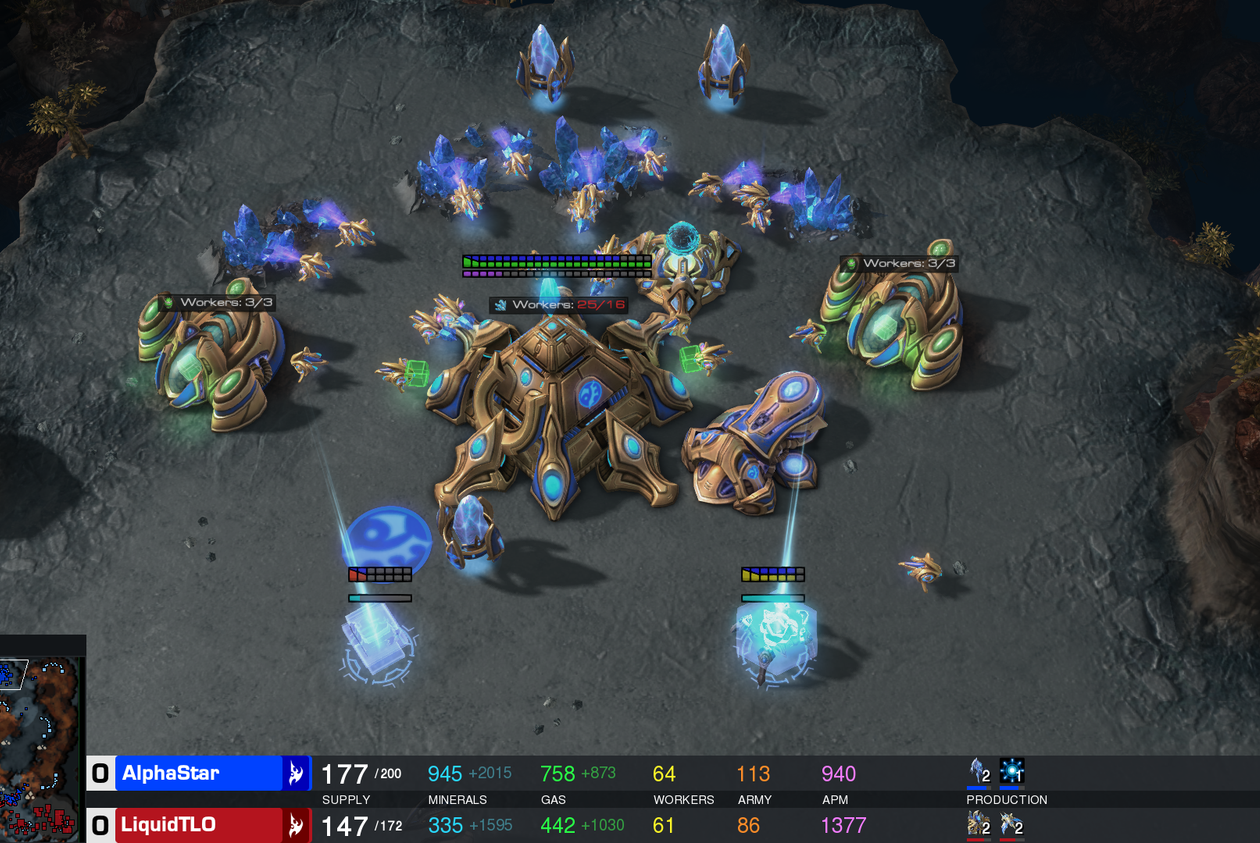The image size is (1260, 843).
Task: Click LiquidTLO's golden armored production icon
Action: coord(978,825)
